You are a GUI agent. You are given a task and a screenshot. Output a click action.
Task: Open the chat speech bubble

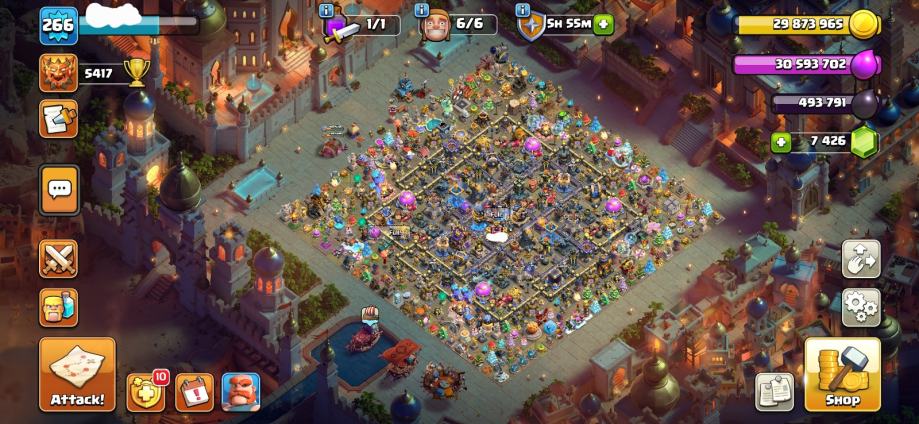point(59,188)
